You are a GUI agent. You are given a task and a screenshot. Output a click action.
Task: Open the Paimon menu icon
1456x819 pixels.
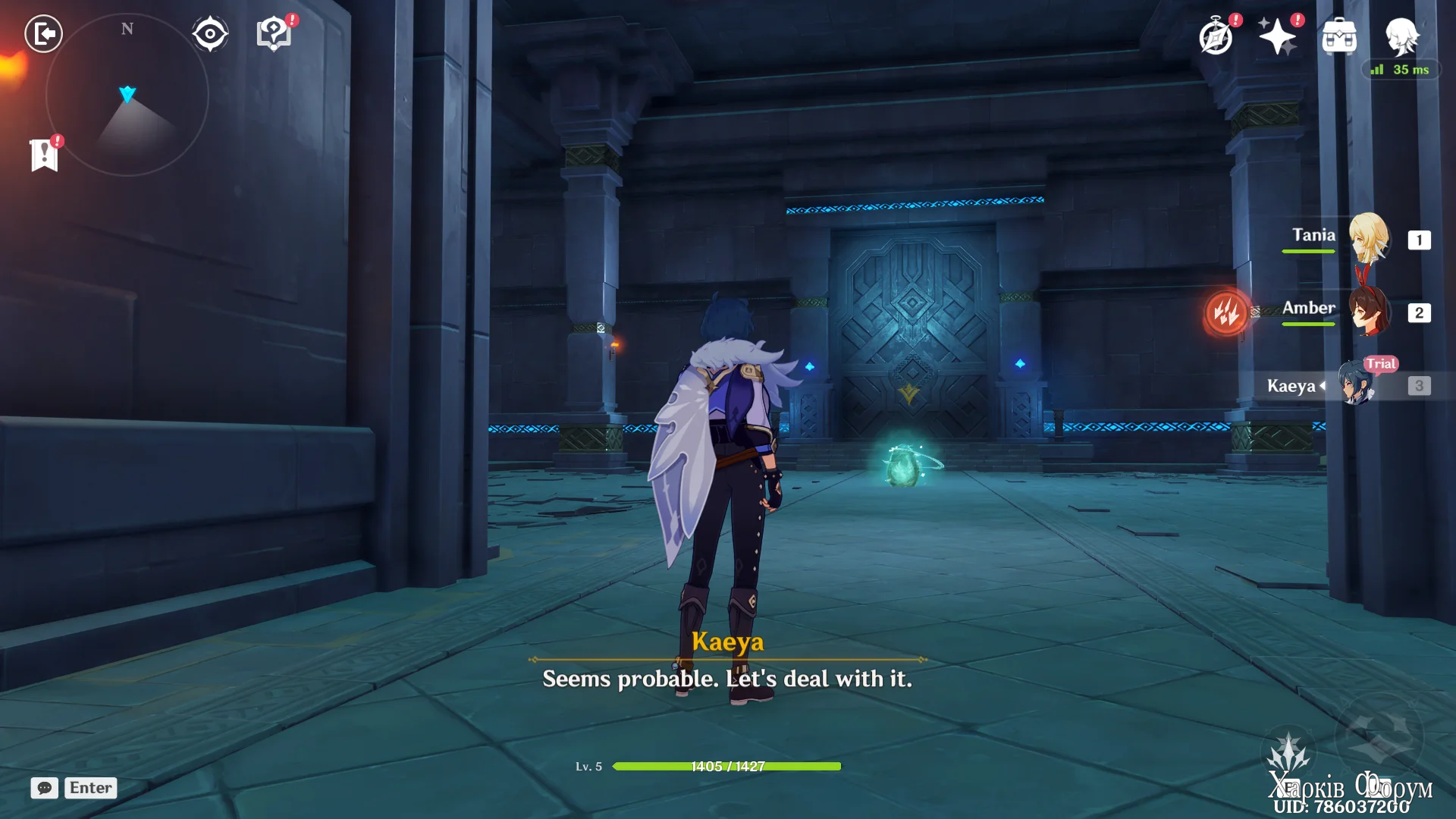click(1401, 35)
